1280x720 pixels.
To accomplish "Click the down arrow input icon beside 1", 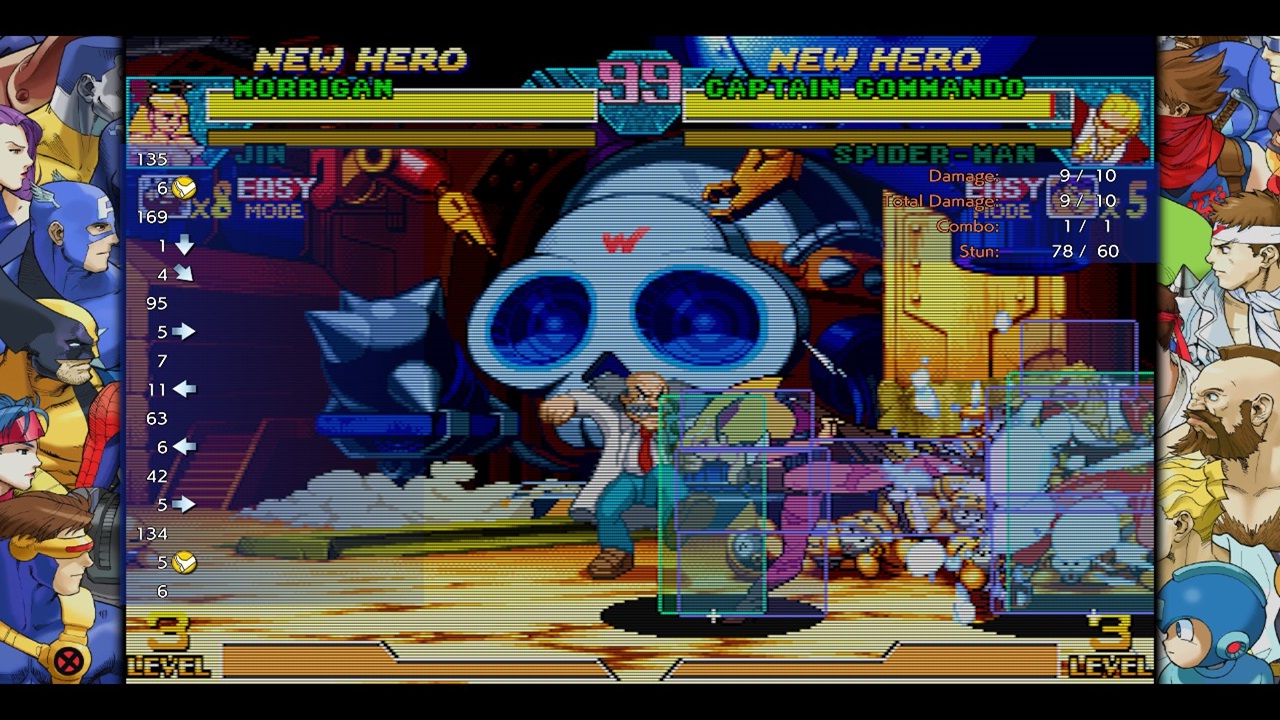I will tap(183, 244).
